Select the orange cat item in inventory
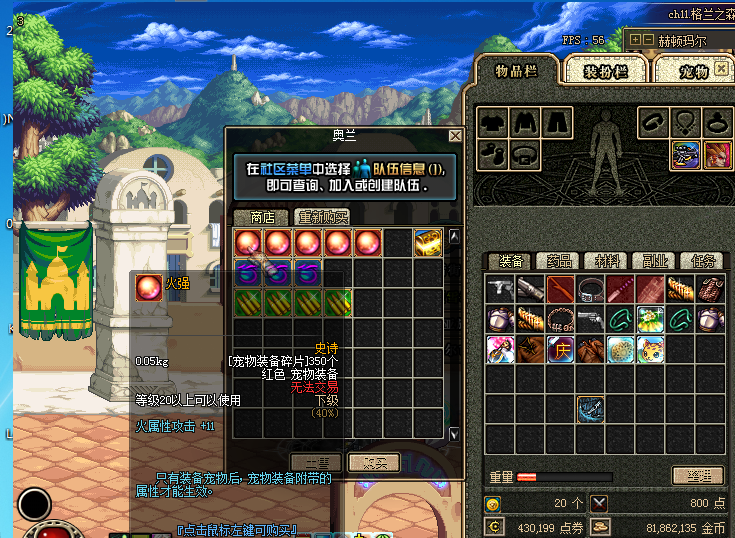The height and width of the screenshot is (538, 735). tap(651, 350)
